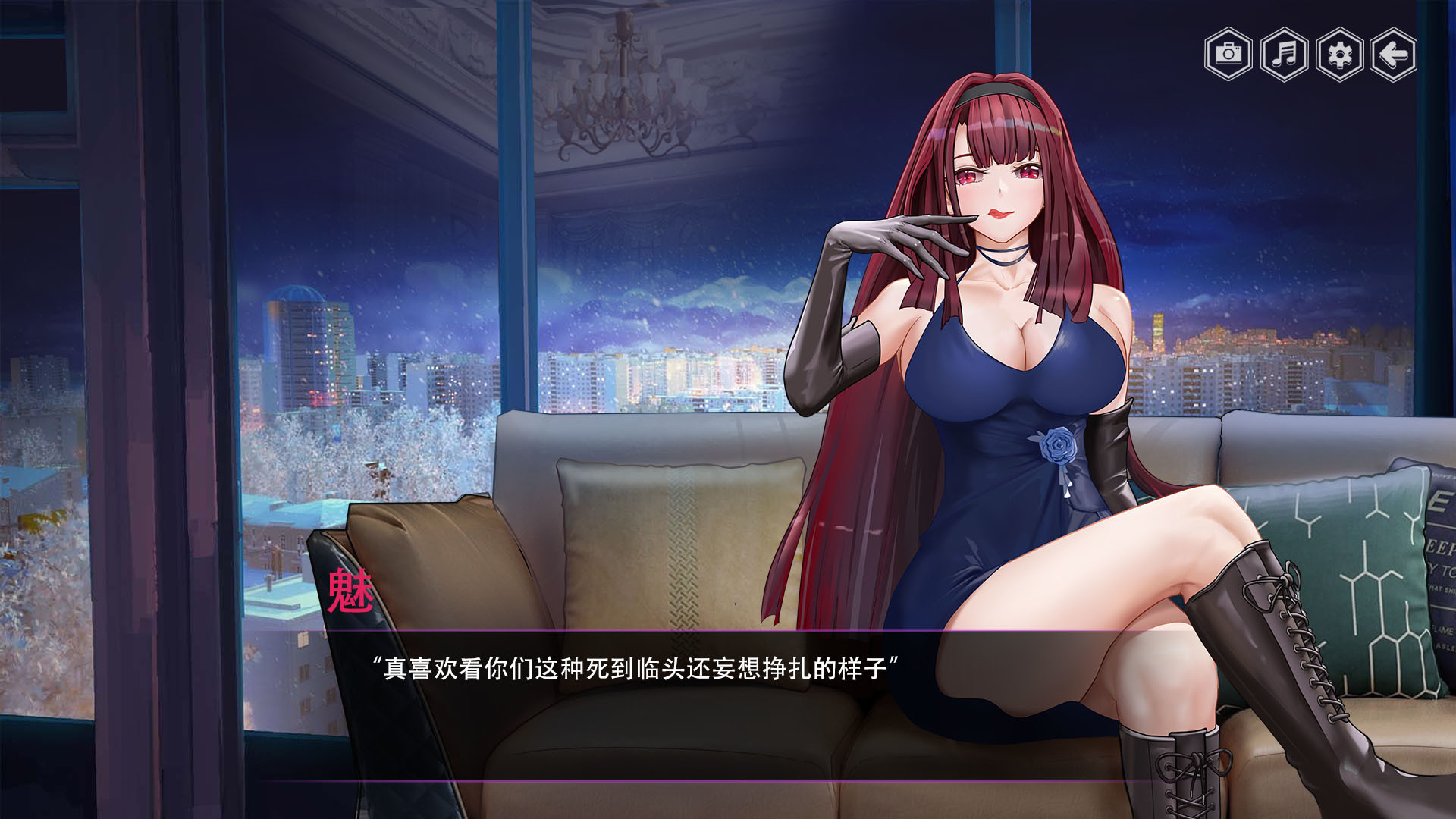Select the hexagonal camera button top right
1456x819 pixels.
coord(1228,55)
